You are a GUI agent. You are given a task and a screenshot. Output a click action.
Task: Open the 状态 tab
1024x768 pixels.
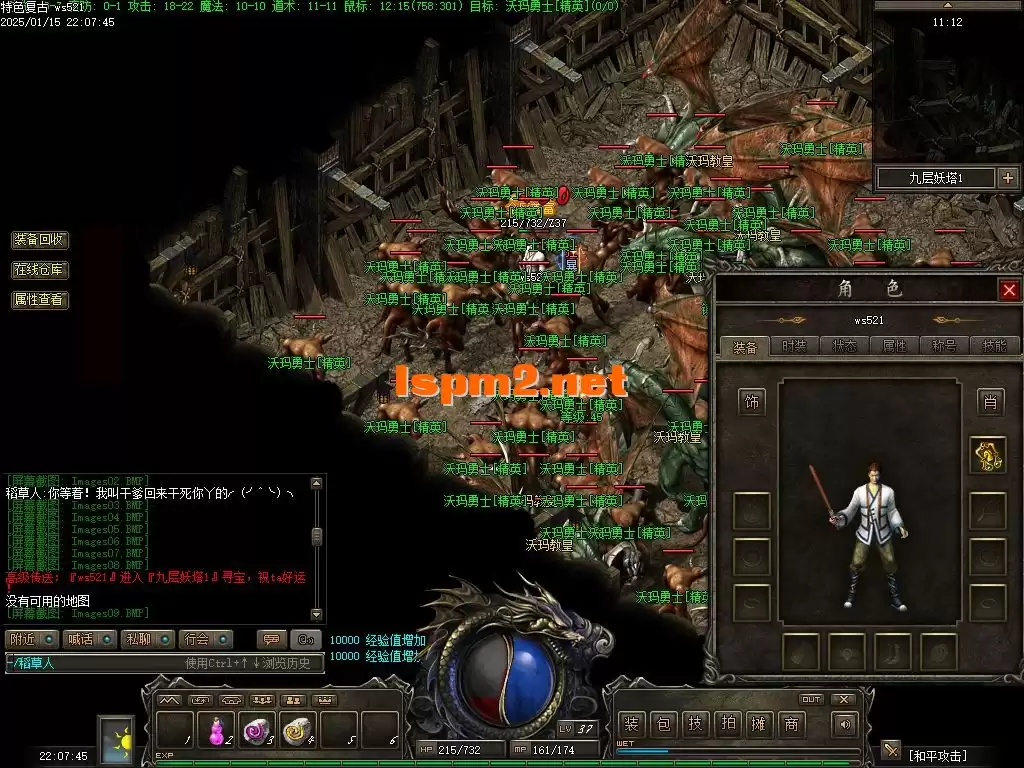pyautogui.click(x=844, y=347)
